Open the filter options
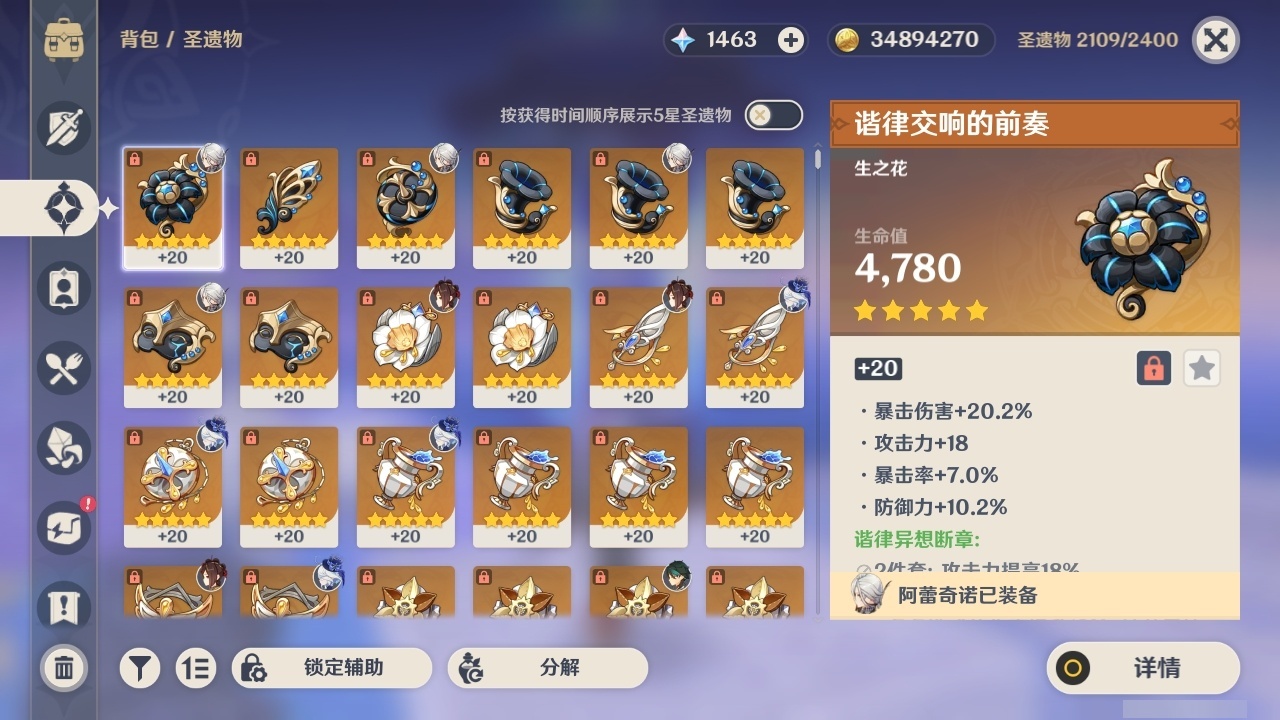This screenshot has width=1280, height=720. 140,667
